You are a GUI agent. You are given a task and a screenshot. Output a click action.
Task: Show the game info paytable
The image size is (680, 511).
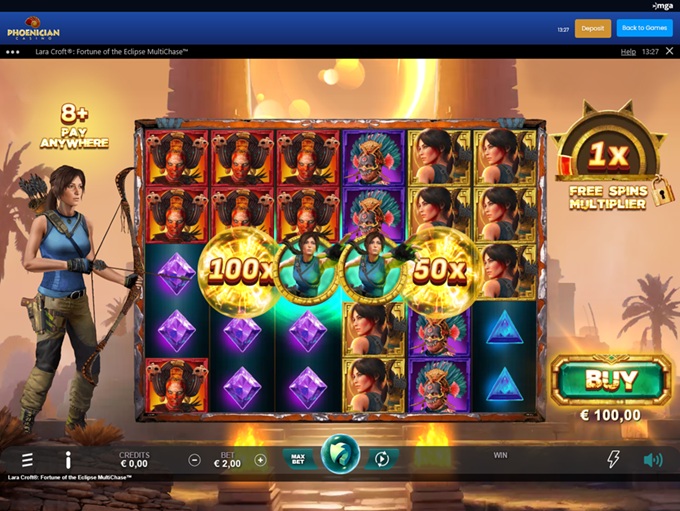(68, 460)
